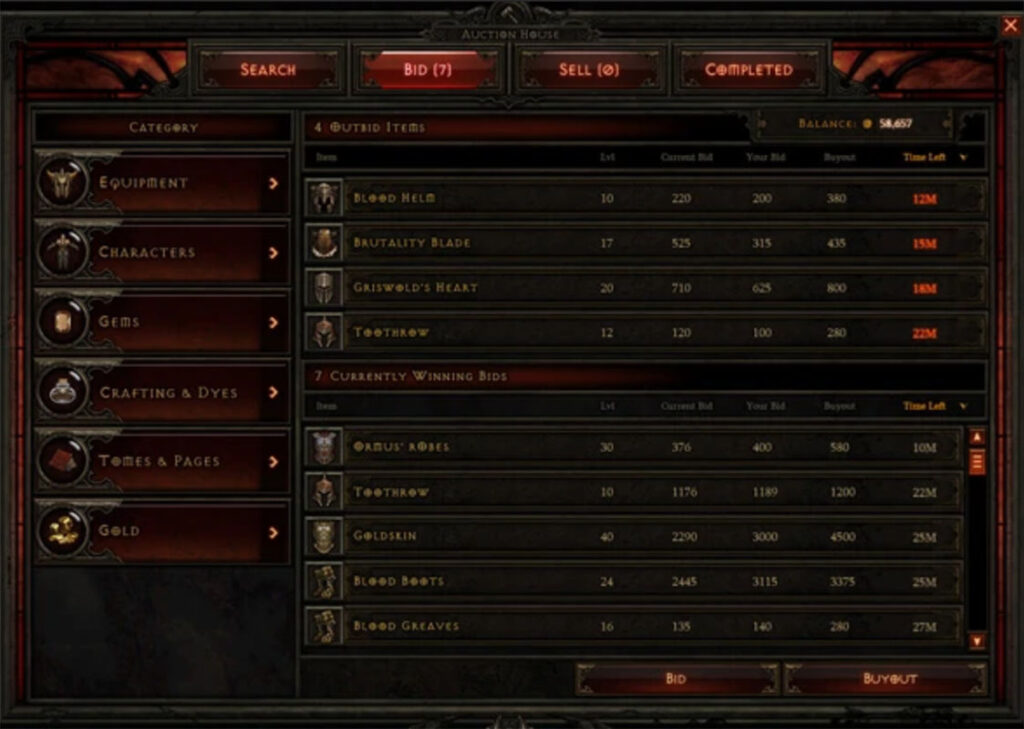1024x729 pixels.
Task: Pick the Brutality Blade auction row
Action: point(644,243)
